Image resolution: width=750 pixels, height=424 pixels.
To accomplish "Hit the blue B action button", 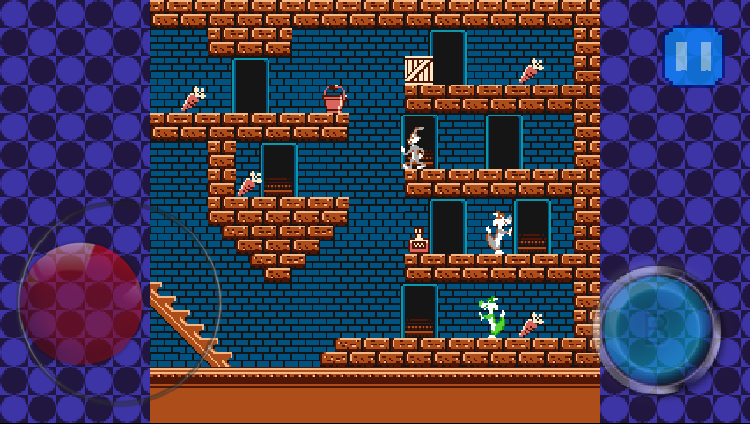I will (656, 329).
